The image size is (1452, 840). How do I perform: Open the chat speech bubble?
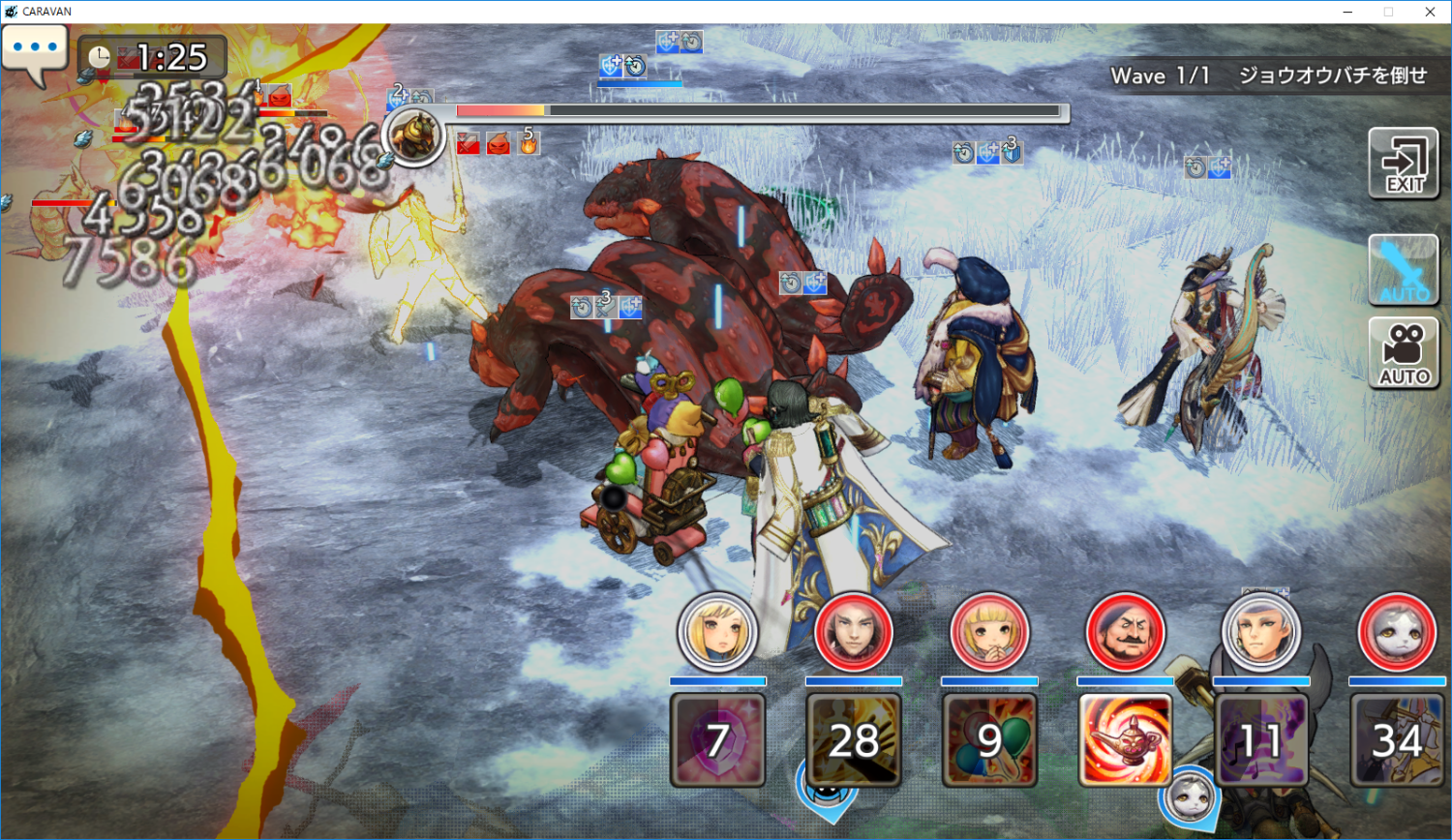(35, 49)
